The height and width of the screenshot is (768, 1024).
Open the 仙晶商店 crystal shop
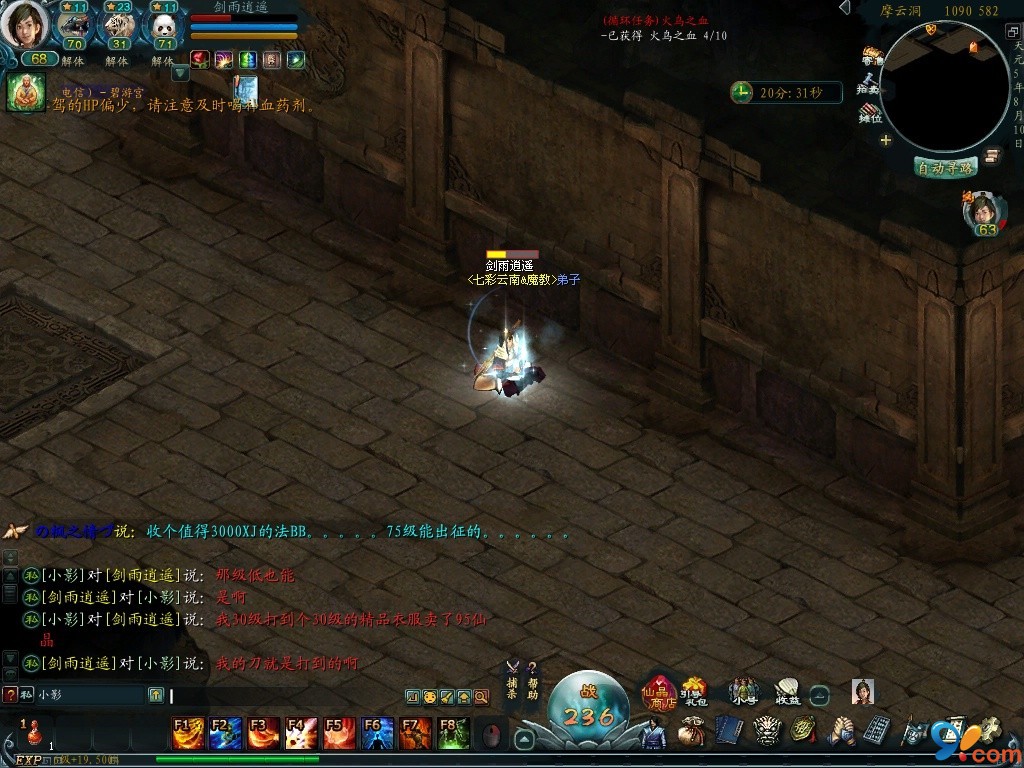(659, 690)
